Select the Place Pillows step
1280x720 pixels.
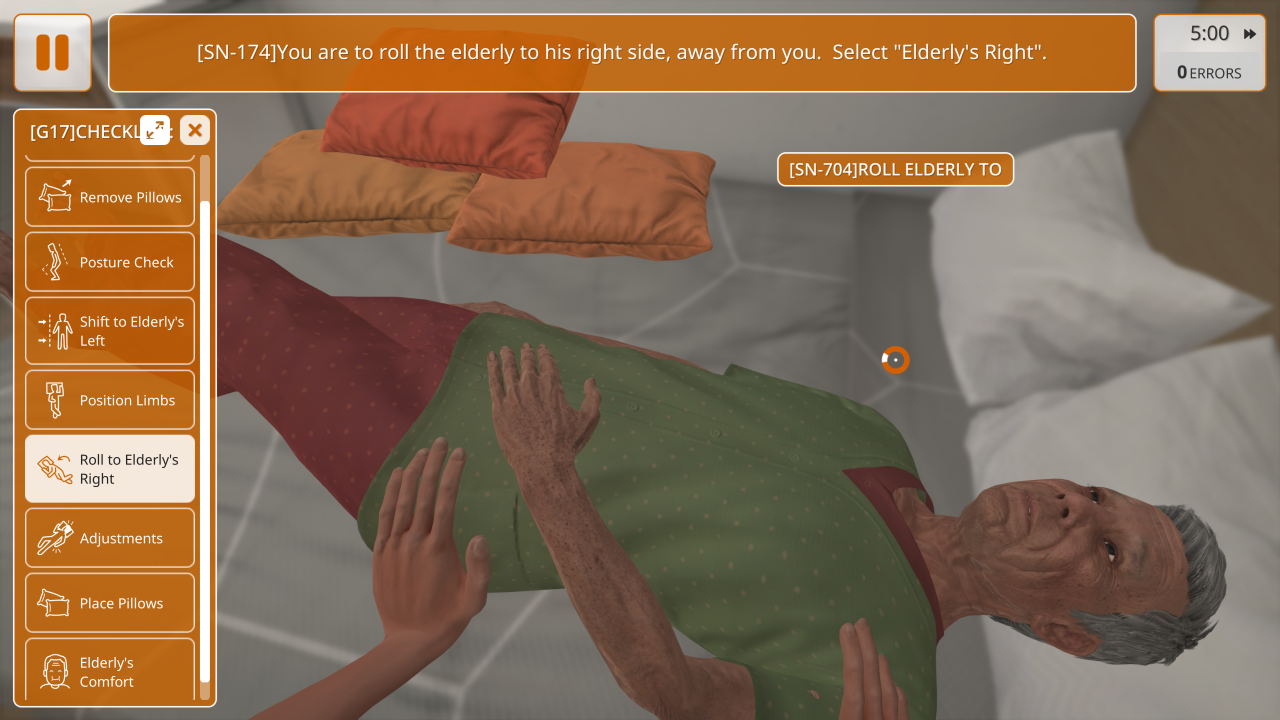tap(110, 603)
